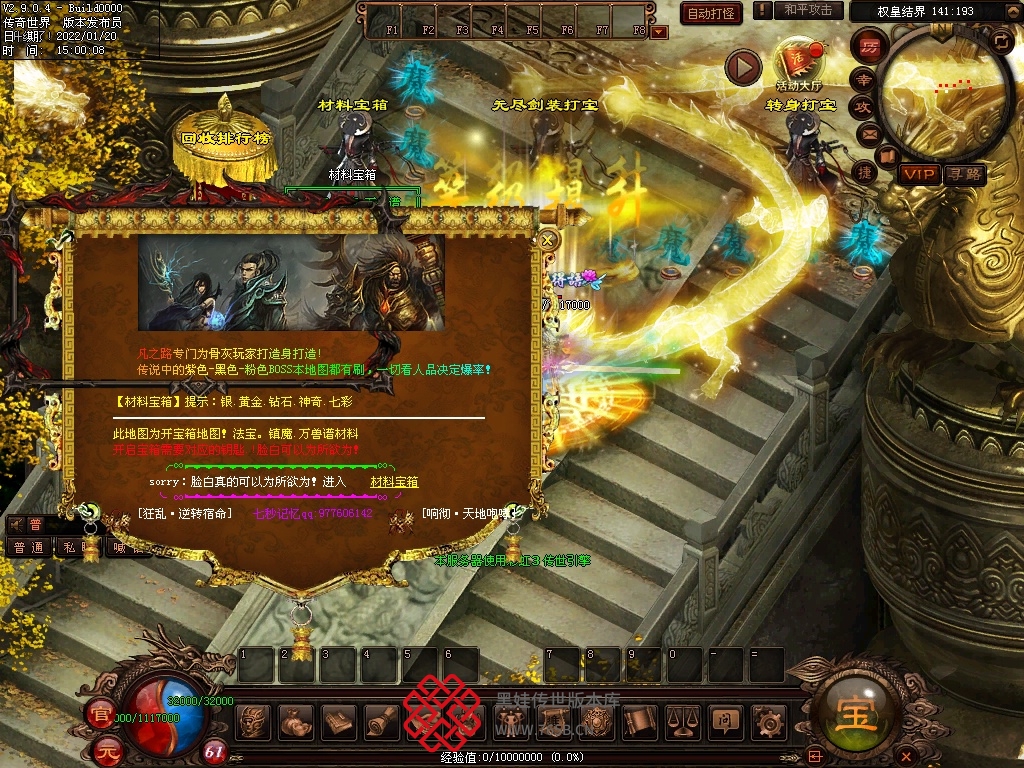Follow the 材料宝箱 link in the dialog
The width and height of the screenshot is (1024, 768).
[394, 482]
